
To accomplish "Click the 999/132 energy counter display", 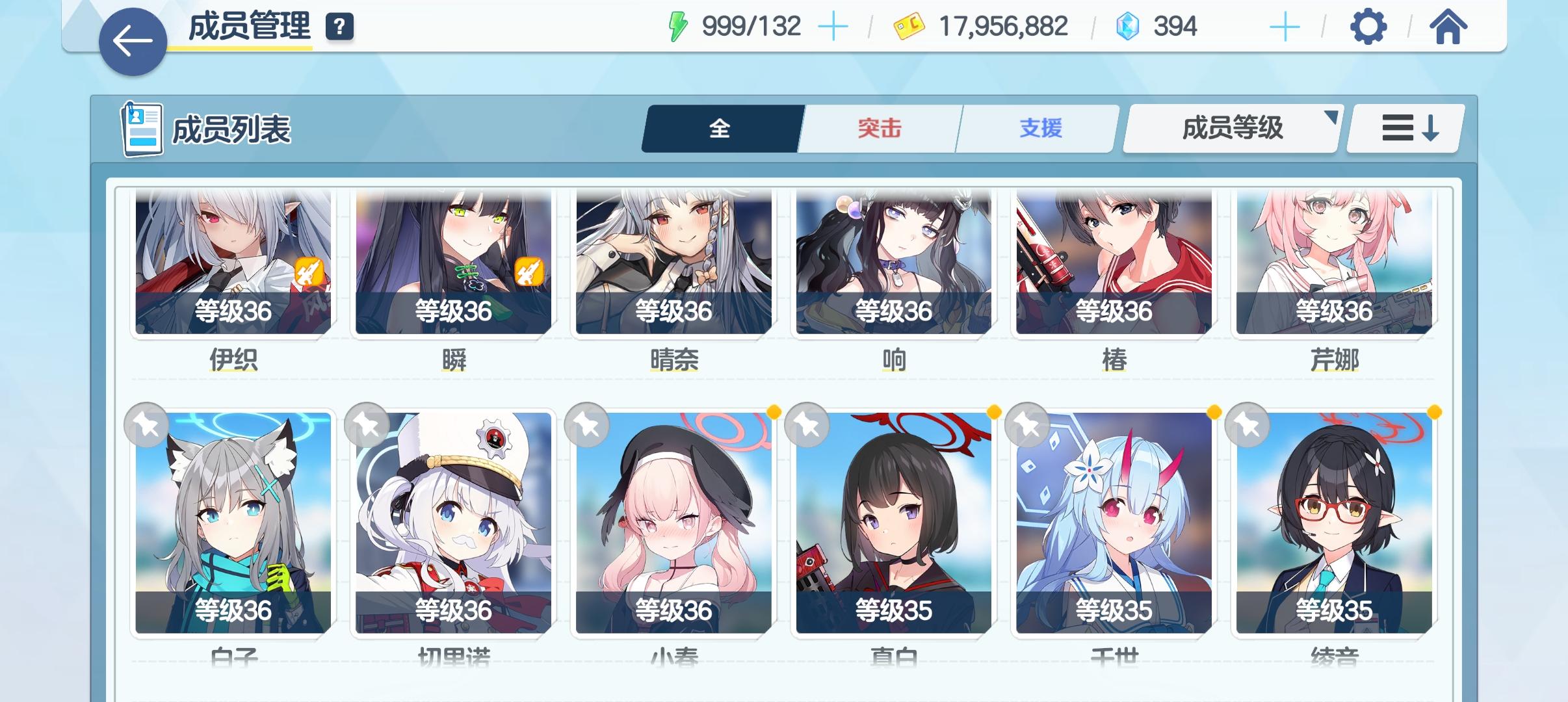I will pos(751,26).
